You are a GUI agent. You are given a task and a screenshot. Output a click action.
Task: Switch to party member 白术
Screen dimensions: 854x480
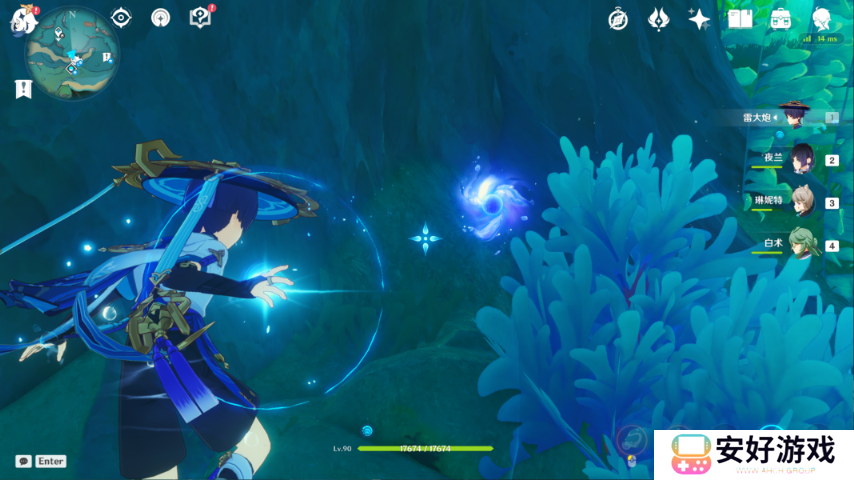coord(801,244)
